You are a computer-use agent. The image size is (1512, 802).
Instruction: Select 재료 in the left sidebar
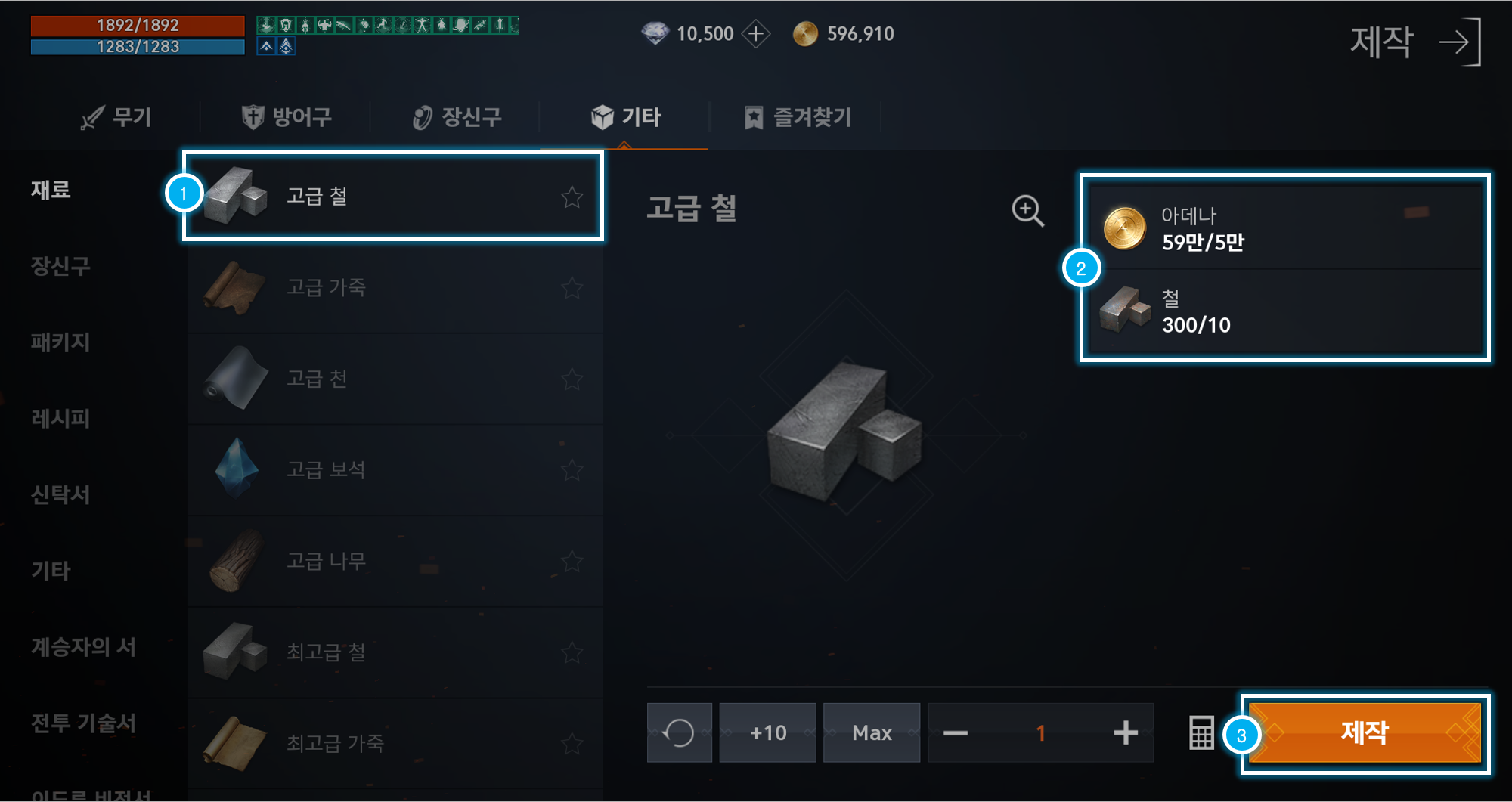(x=50, y=190)
